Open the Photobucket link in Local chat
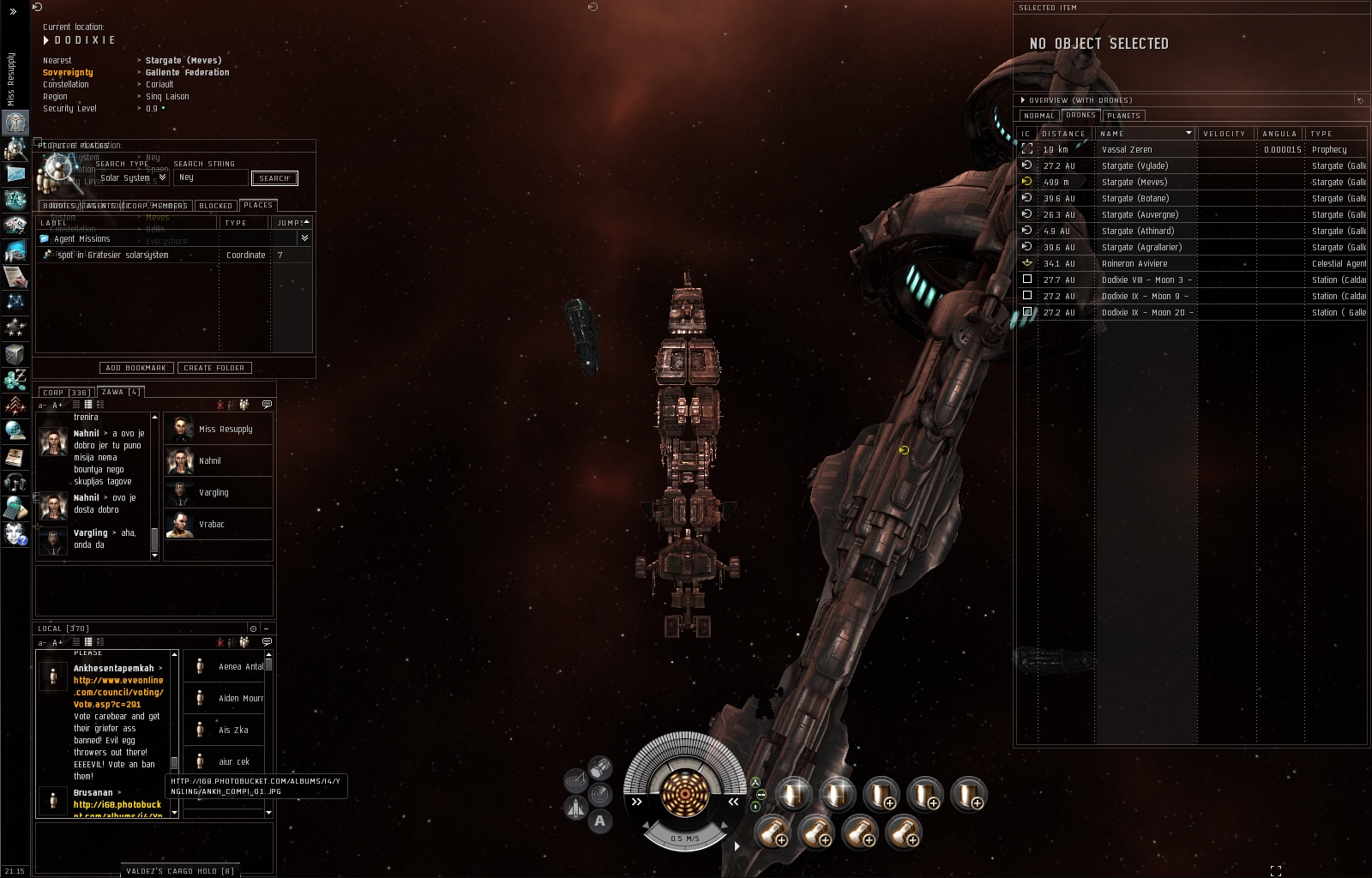Viewport: 1372px width, 878px height. [117, 805]
